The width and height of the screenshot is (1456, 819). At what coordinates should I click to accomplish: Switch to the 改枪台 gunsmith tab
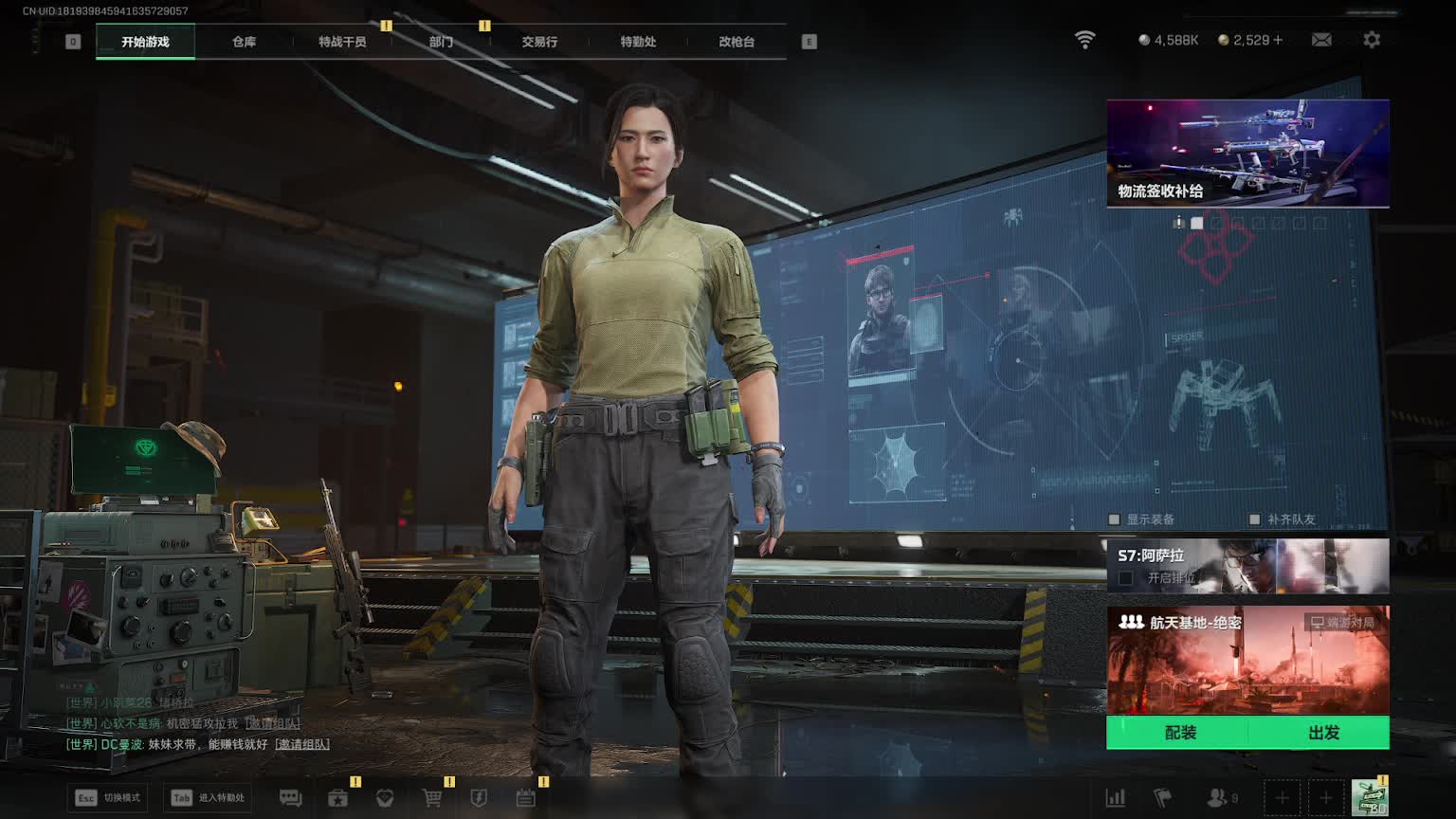(737, 42)
